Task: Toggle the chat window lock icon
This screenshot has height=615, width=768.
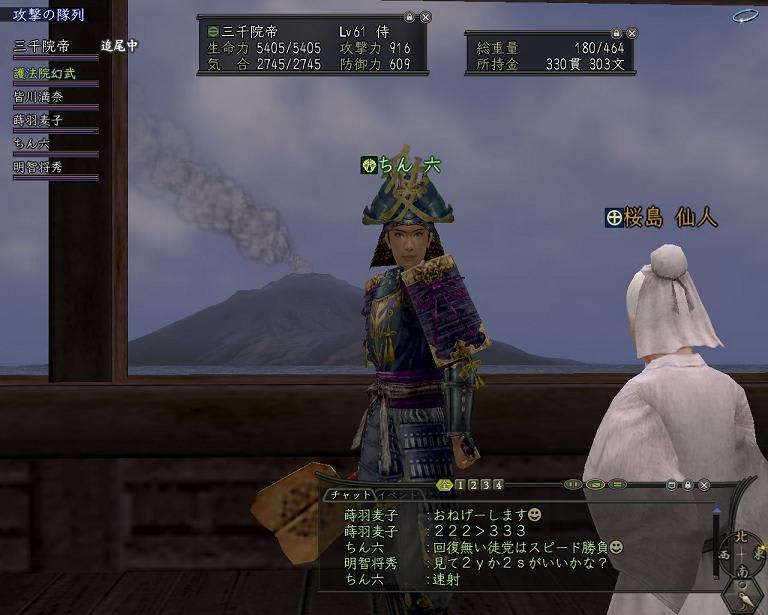Action: (x=687, y=485)
